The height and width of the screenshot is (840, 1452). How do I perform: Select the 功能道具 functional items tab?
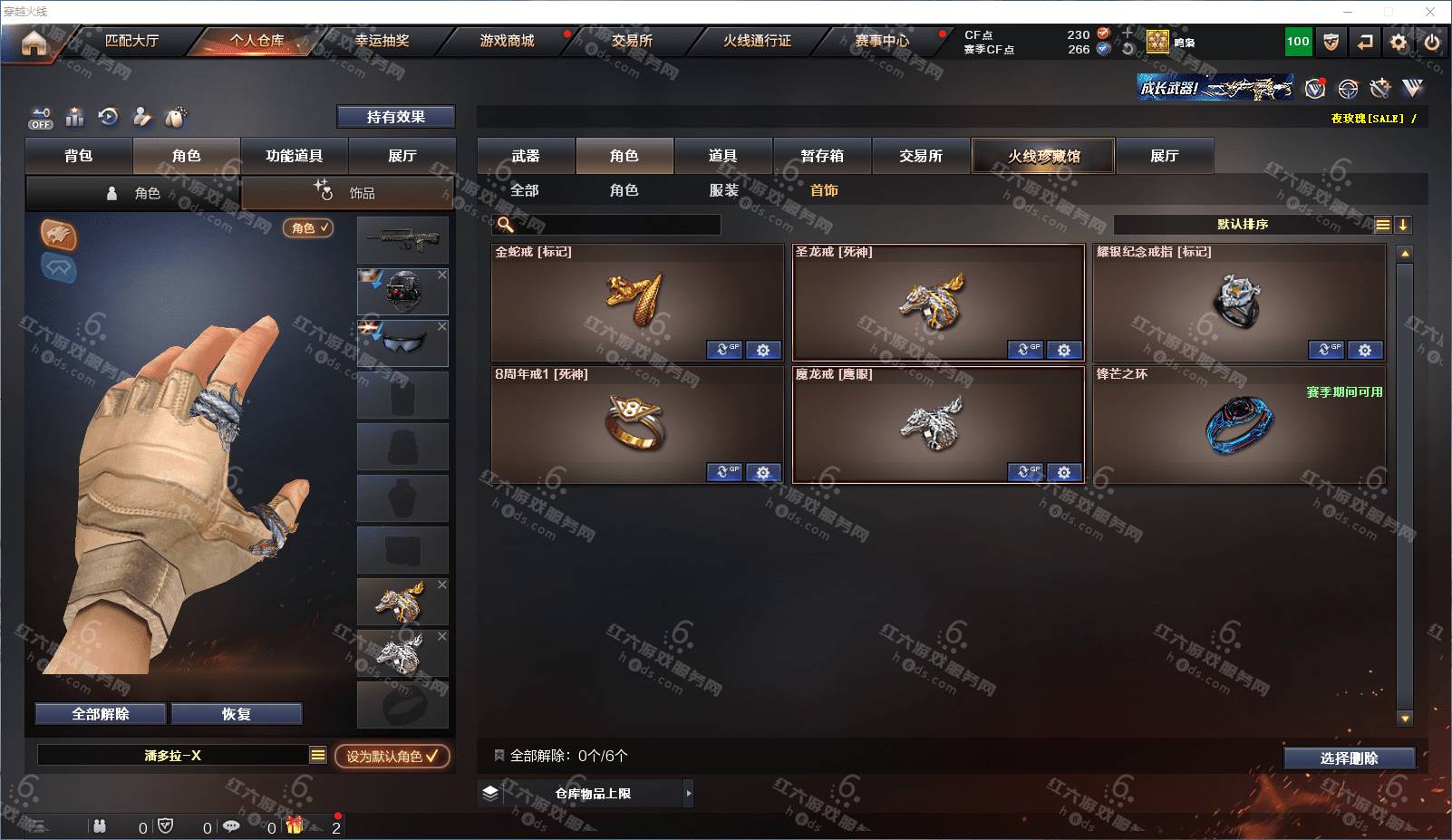[x=294, y=156]
